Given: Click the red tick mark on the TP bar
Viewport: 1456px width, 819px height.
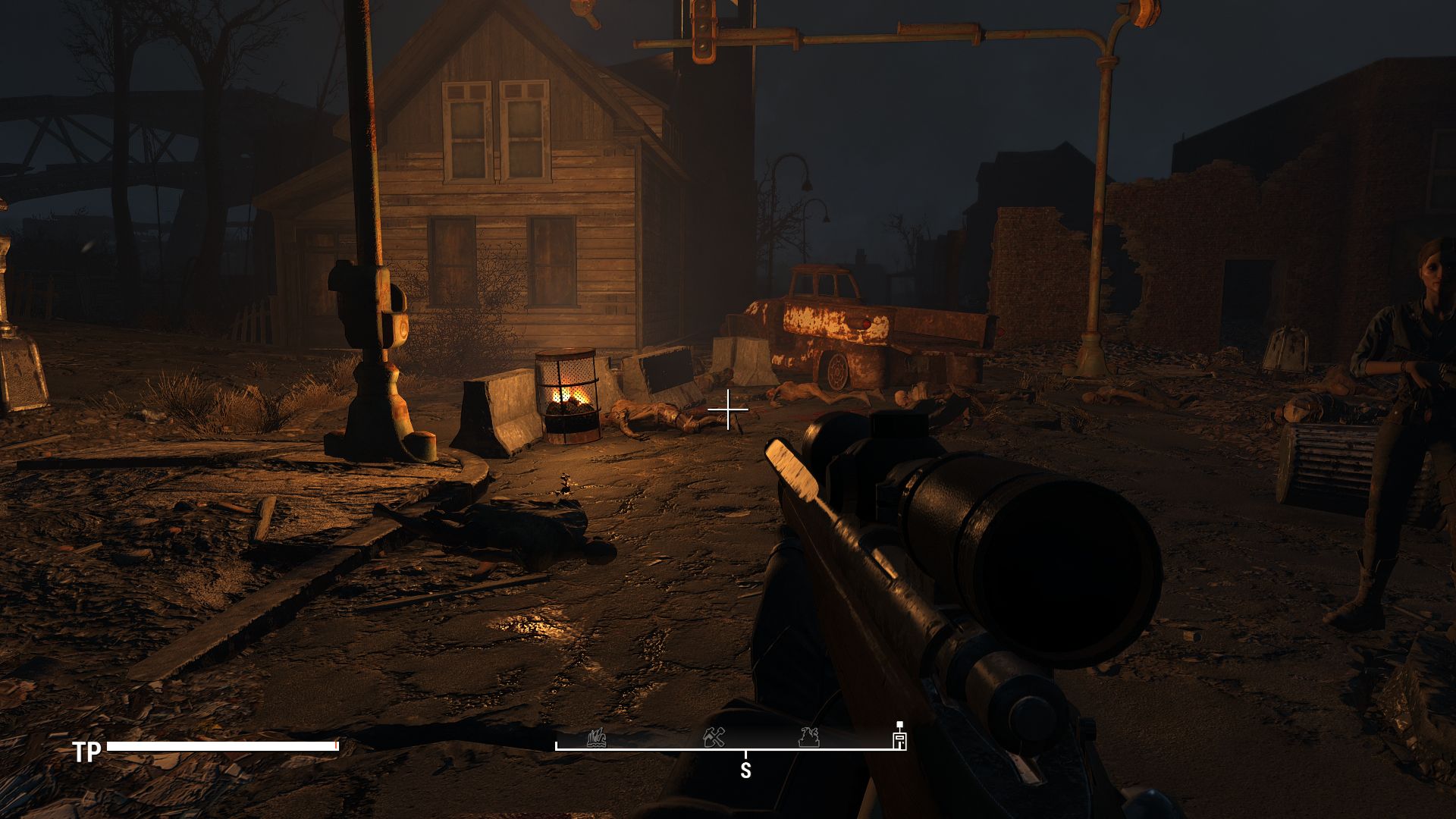Looking at the screenshot, I should [x=337, y=745].
